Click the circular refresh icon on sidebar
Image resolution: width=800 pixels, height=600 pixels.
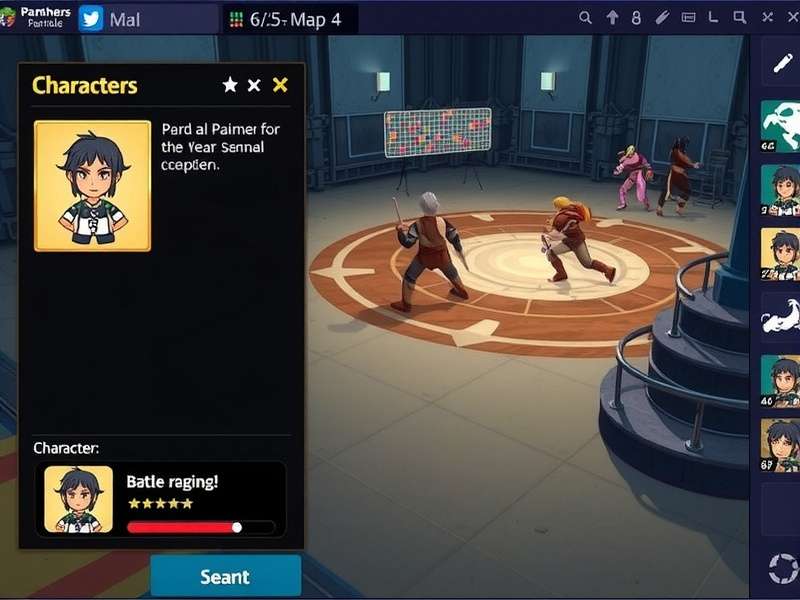(779, 568)
